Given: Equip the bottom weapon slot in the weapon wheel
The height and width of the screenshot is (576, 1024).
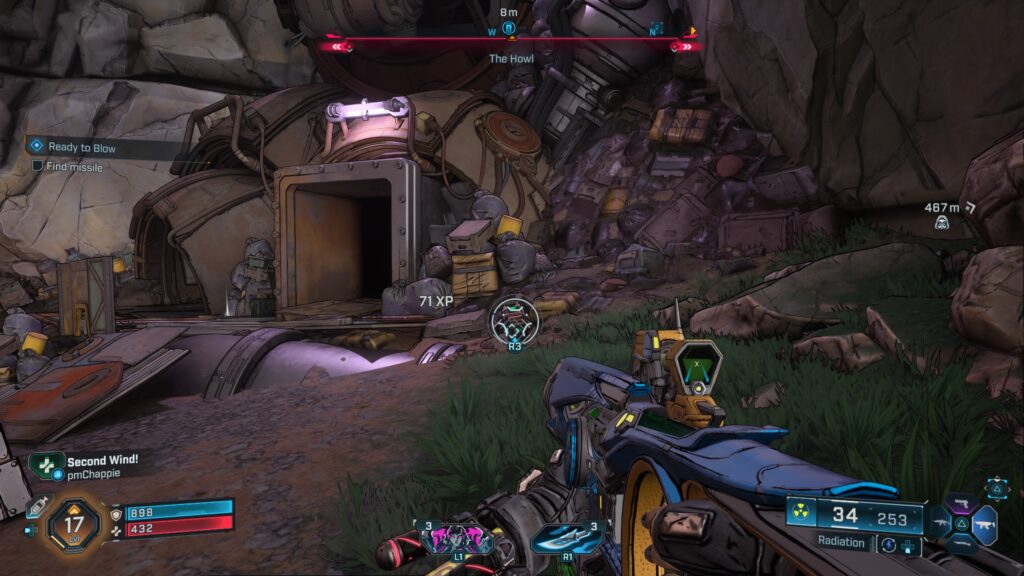Looking at the screenshot, I should (x=962, y=545).
